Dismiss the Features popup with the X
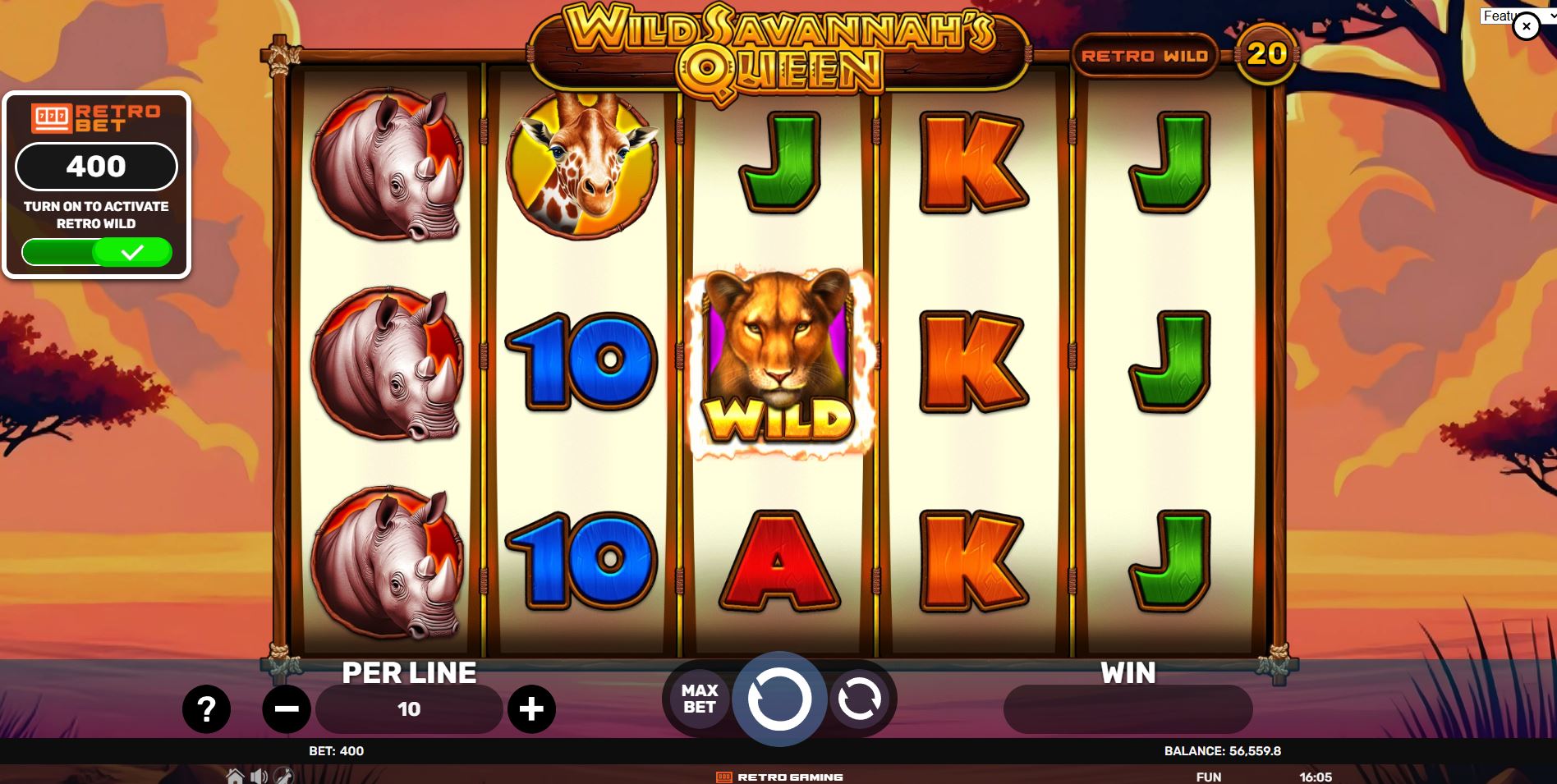The height and width of the screenshot is (784, 1557). click(1527, 25)
